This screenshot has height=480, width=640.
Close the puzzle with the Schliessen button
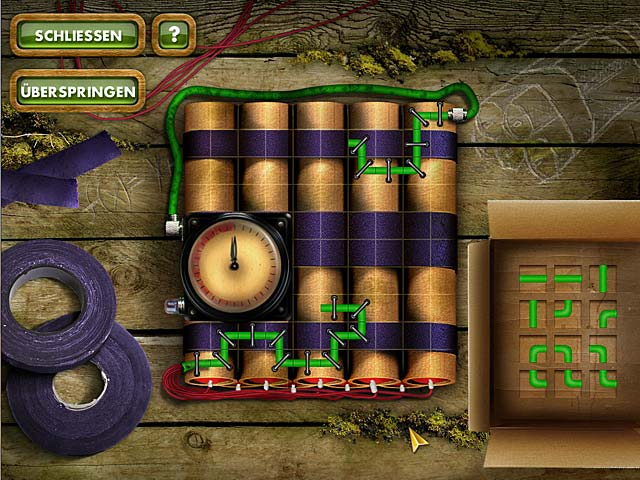(78, 35)
